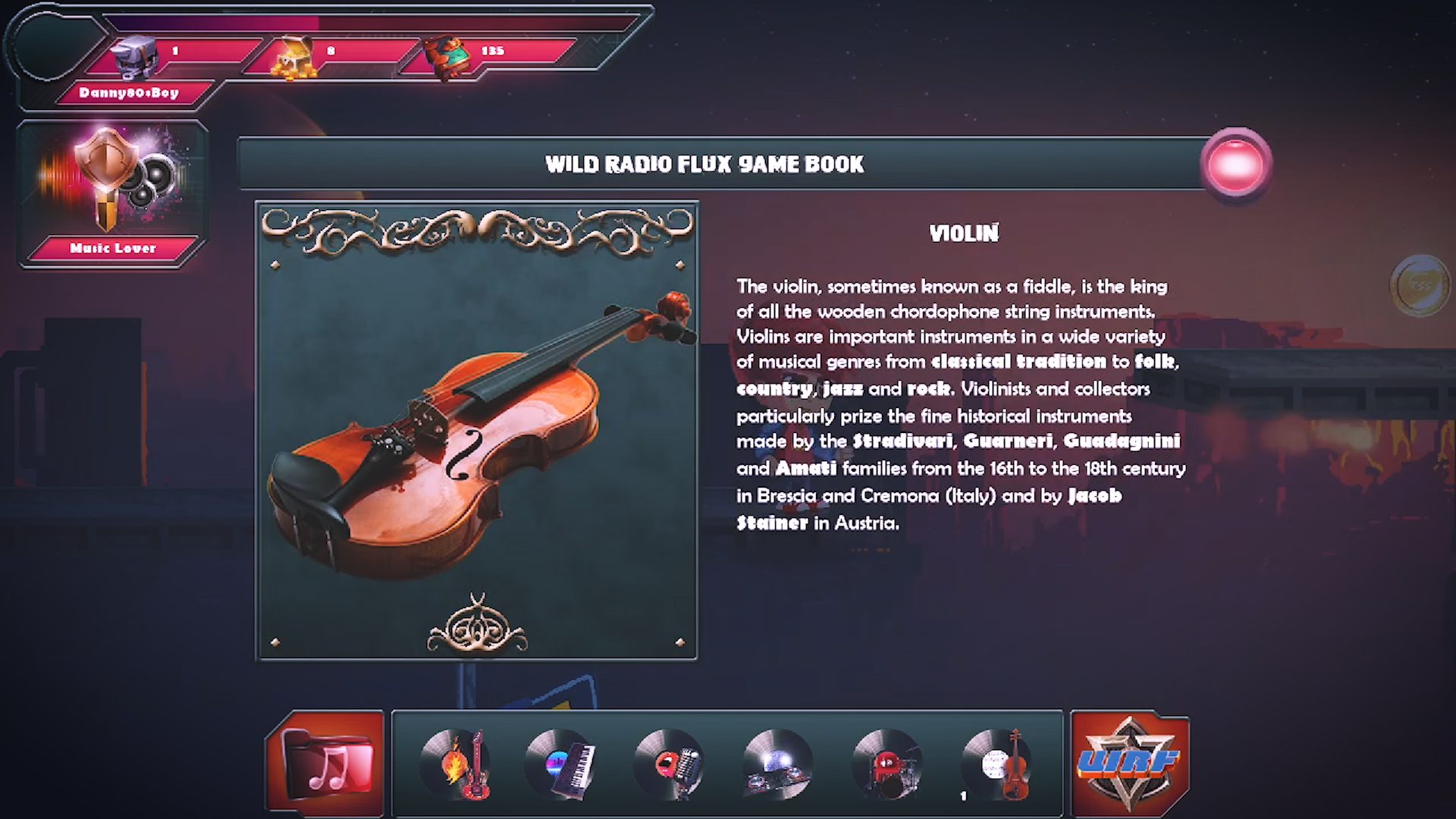The width and height of the screenshot is (1456, 819).
Task: Open the red music folder button
Action: (326, 764)
